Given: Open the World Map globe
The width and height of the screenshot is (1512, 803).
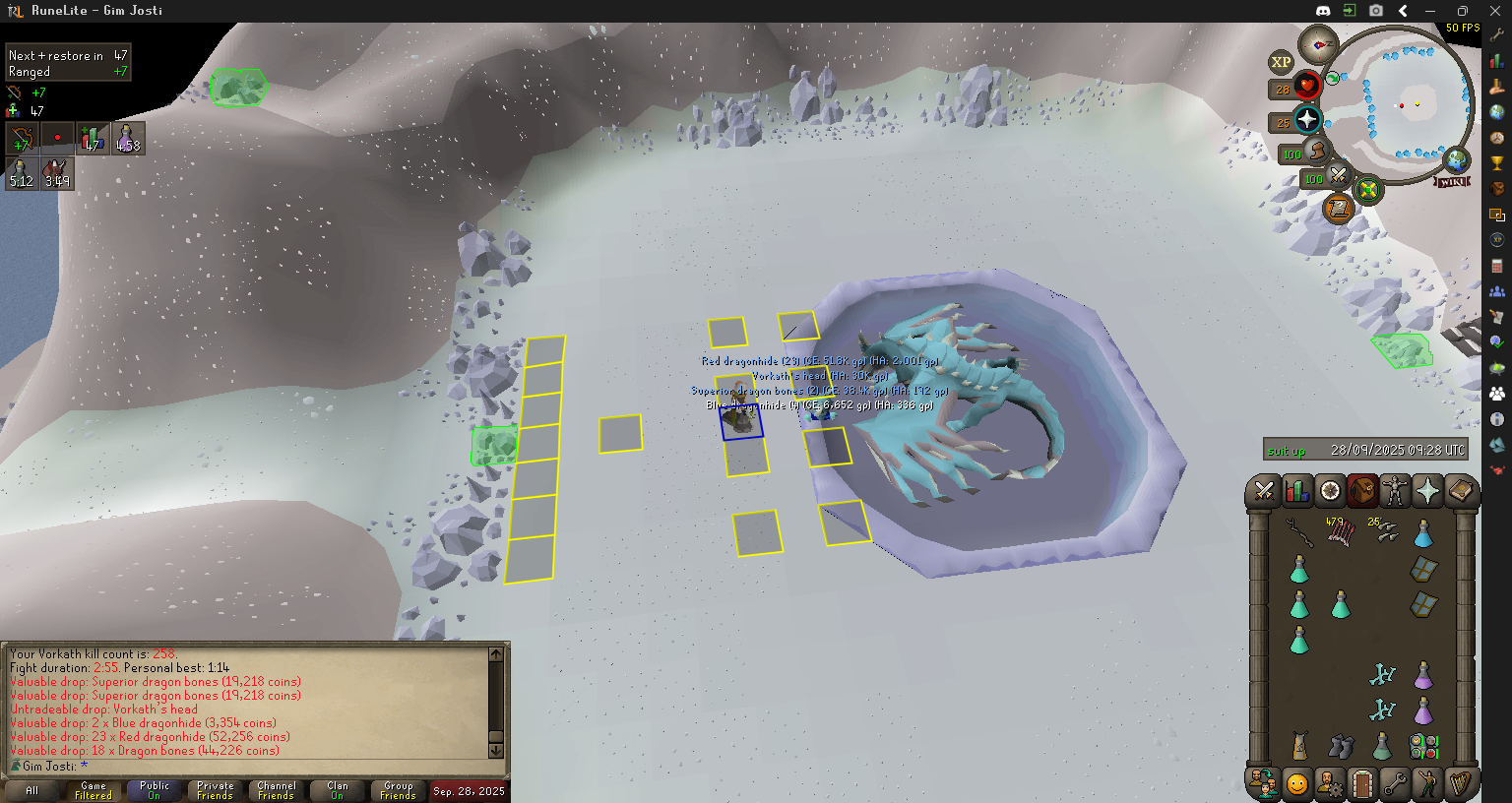Looking at the screenshot, I should [1456, 159].
